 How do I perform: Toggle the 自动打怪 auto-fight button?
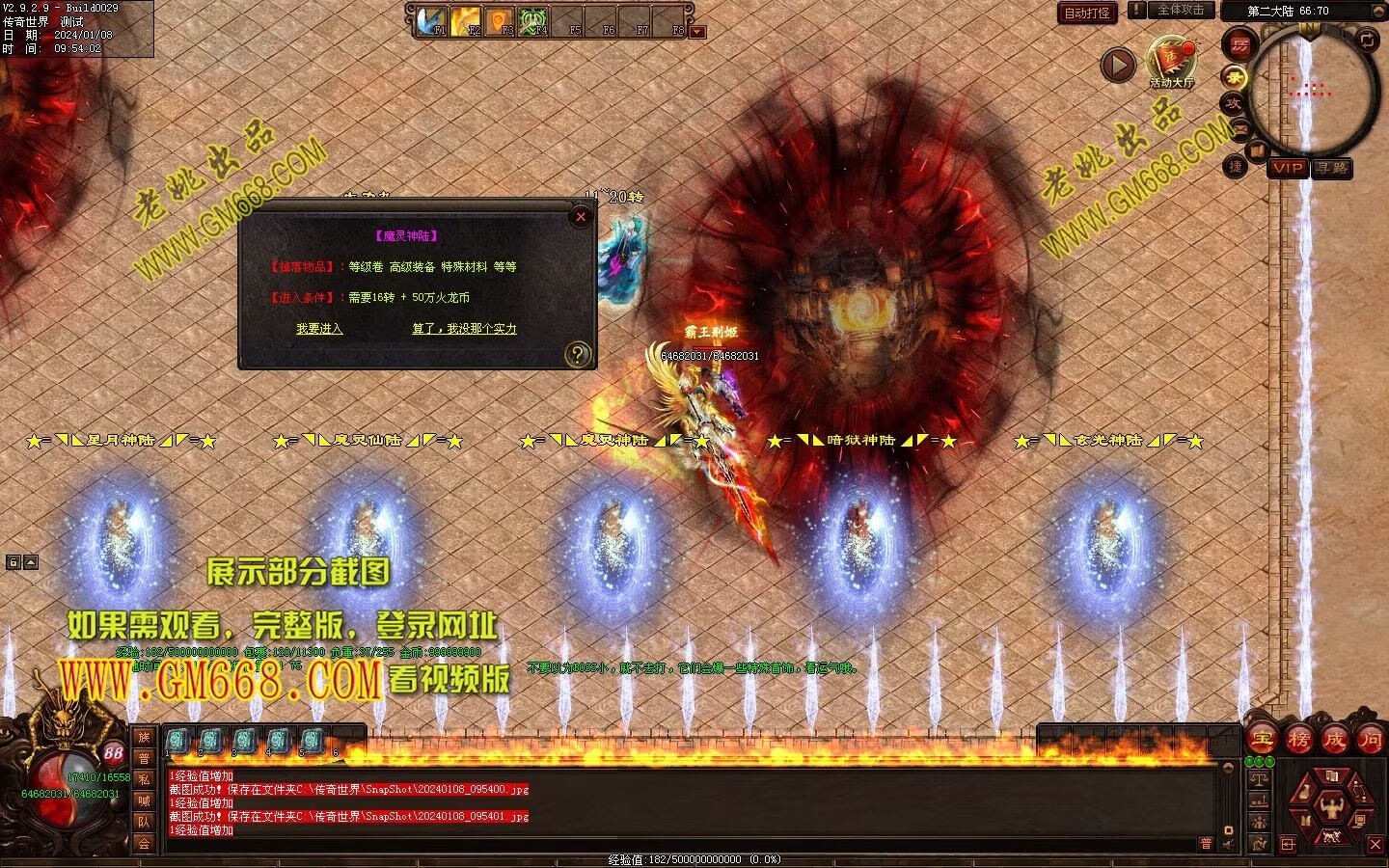1086,13
